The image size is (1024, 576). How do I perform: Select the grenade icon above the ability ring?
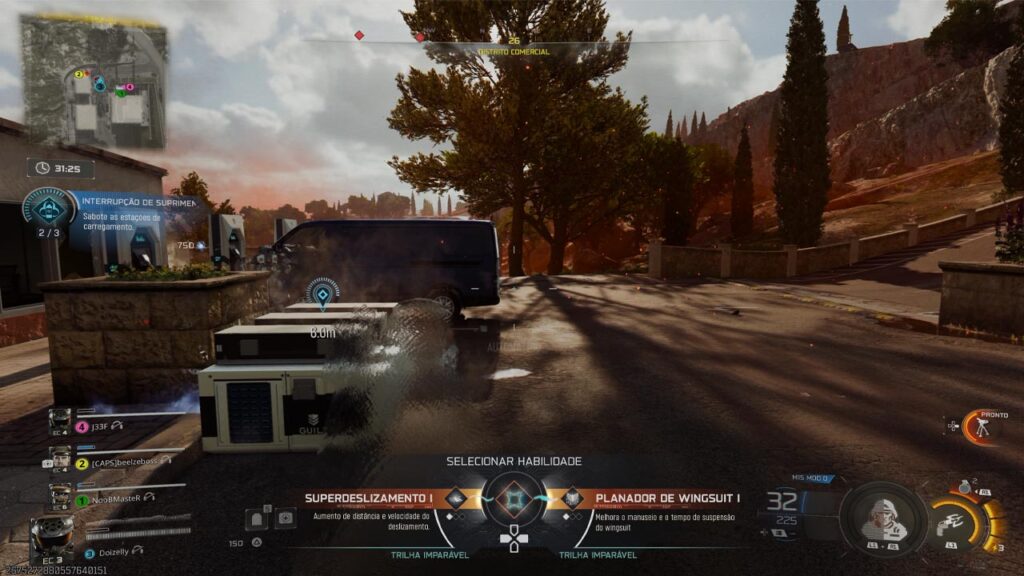point(963,486)
